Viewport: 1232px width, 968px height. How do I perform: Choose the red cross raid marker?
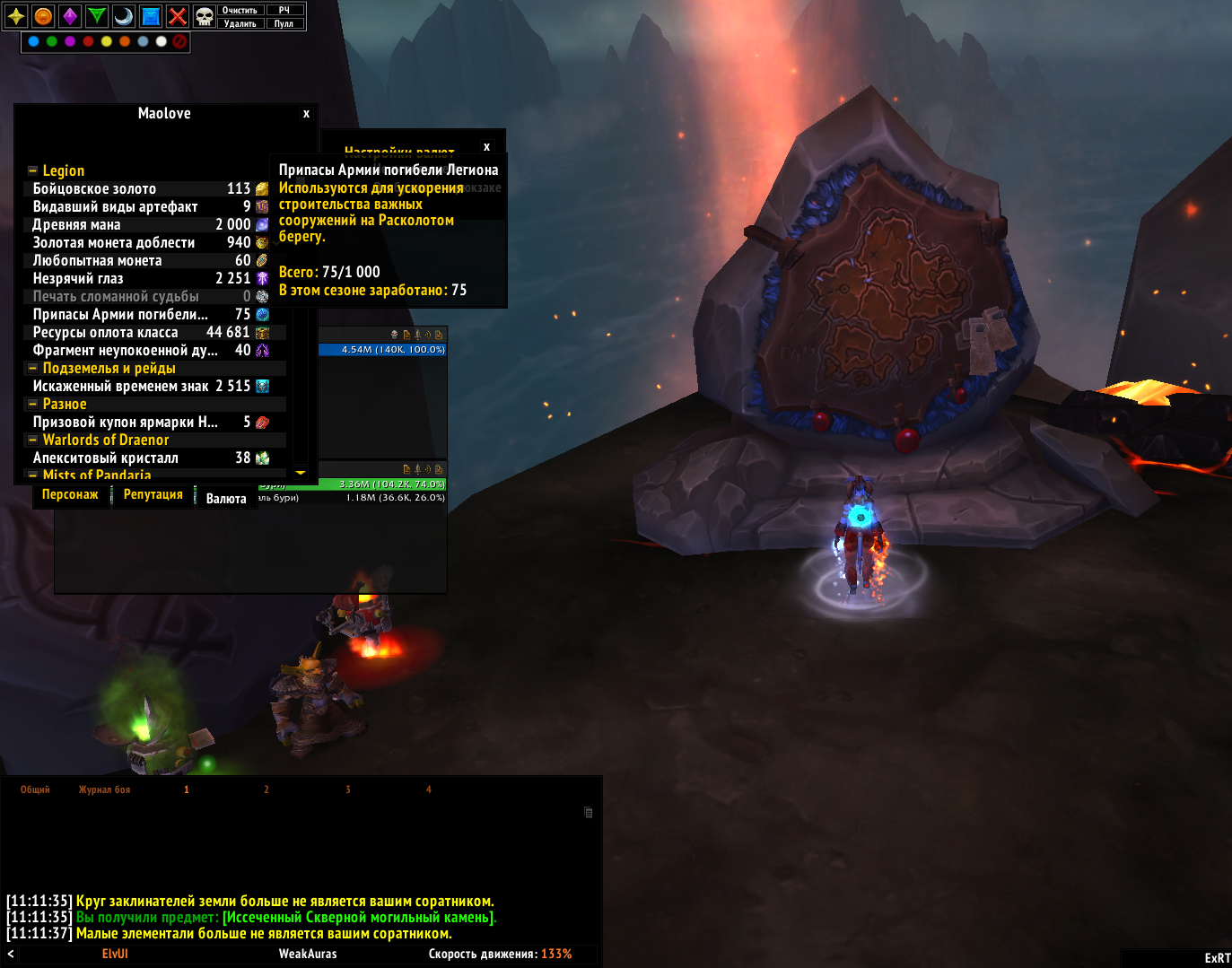pyautogui.click(x=178, y=16)
